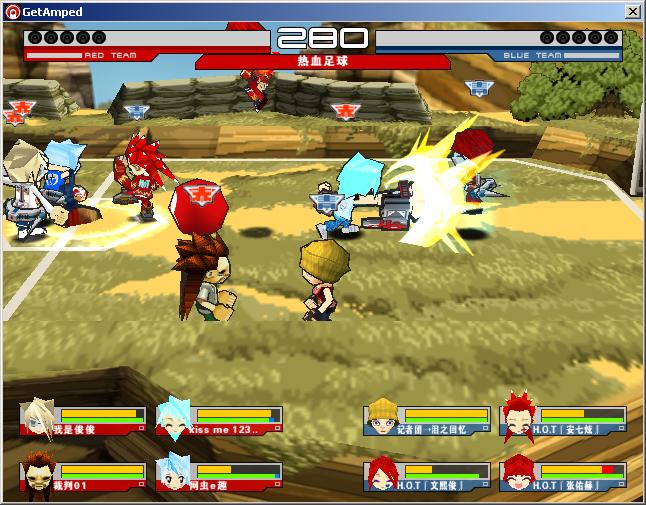
Task: Select the H.O.T 文熙俊 player panel
Action: pos(428,473)
